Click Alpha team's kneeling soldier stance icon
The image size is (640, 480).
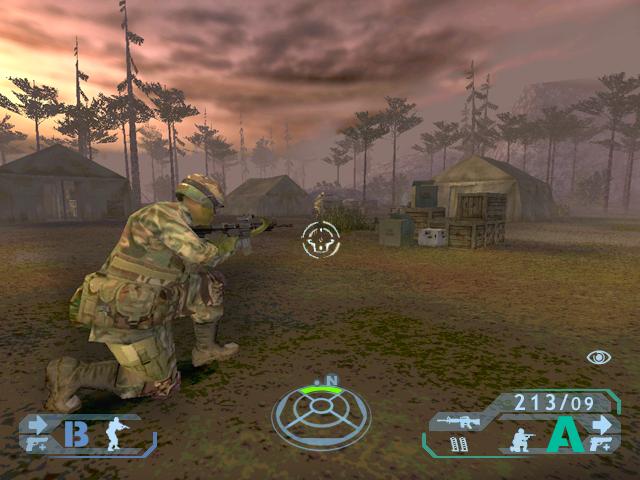[521, 440]
